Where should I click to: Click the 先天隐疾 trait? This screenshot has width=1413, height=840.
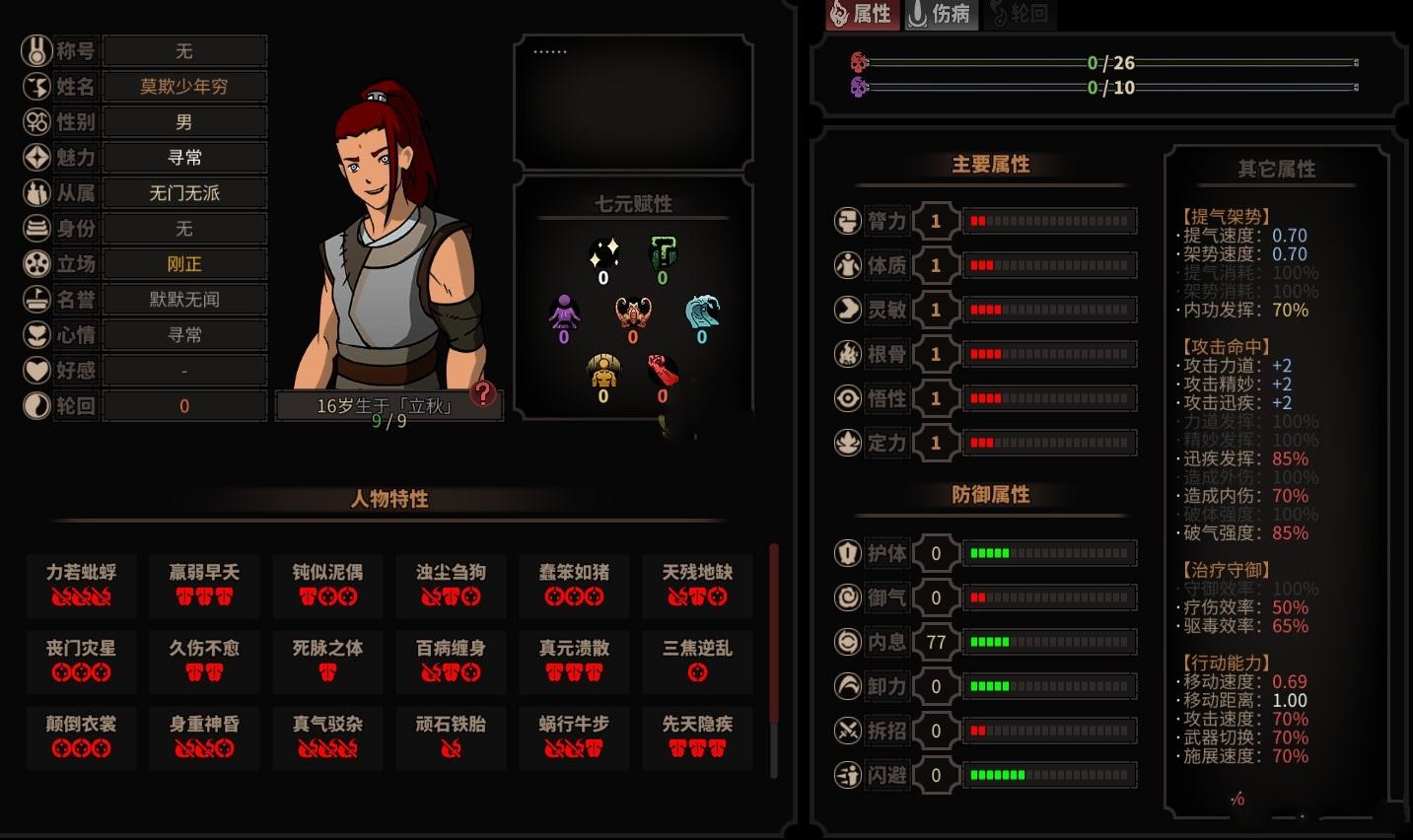pos(697,735)
